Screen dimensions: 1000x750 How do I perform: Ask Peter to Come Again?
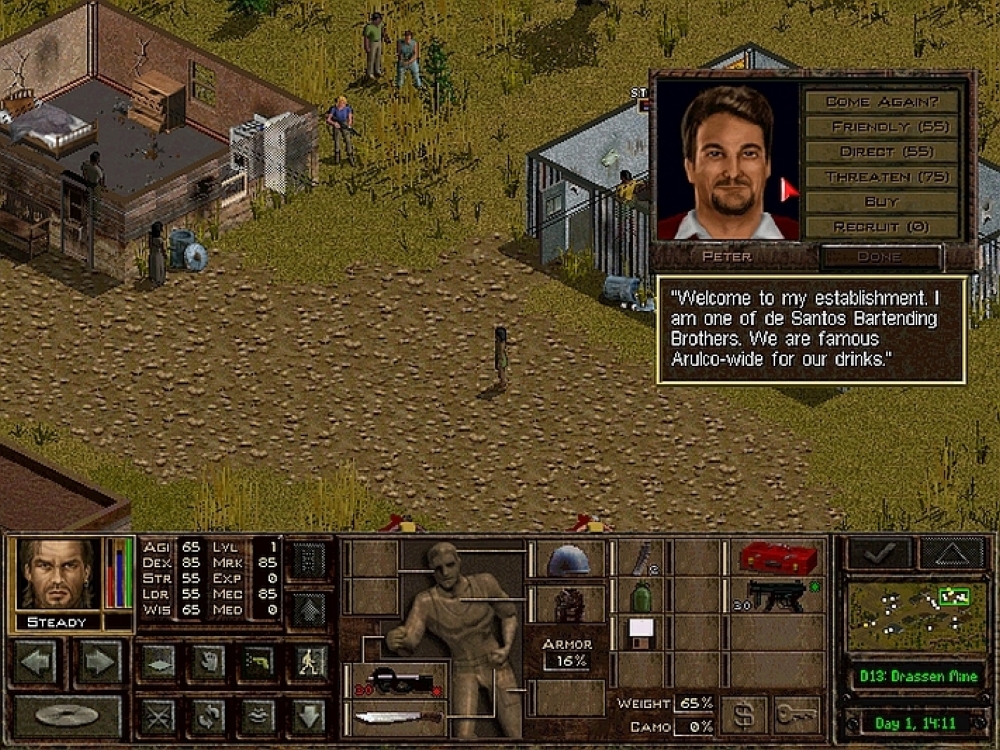point(881,102)
